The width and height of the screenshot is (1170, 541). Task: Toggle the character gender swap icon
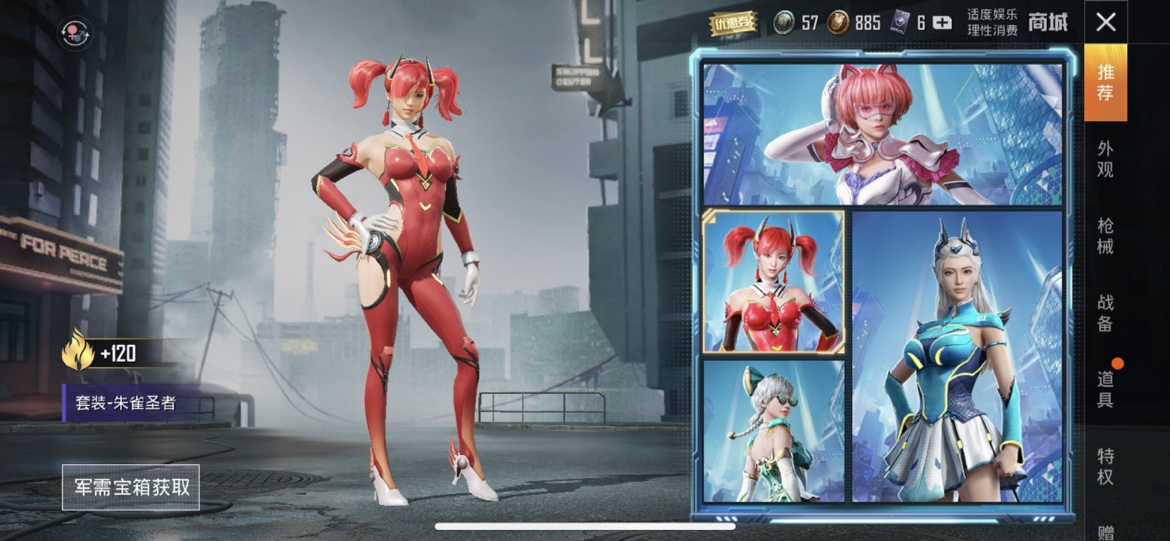pos(75,35)
